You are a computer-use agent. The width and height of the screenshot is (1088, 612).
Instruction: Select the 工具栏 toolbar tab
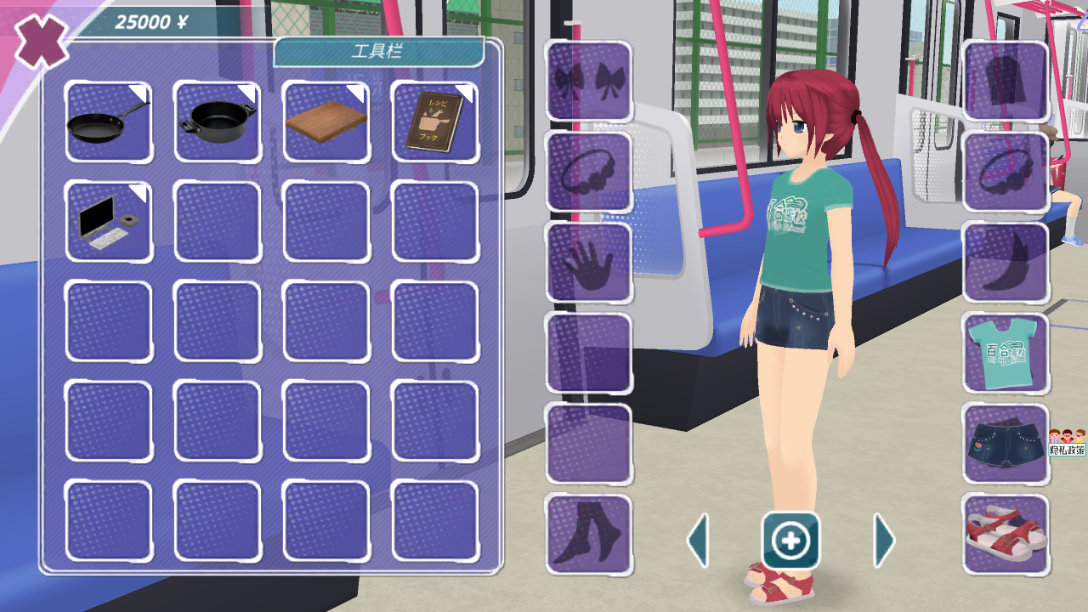coord(378,52)
